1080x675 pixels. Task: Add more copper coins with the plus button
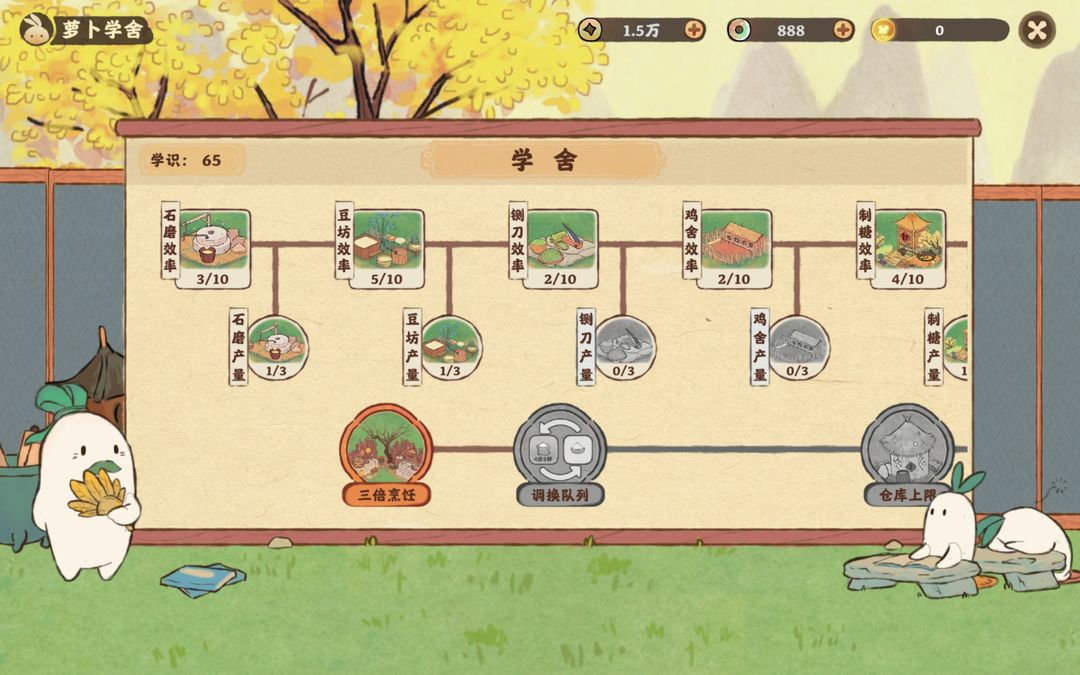click(695, 30)
